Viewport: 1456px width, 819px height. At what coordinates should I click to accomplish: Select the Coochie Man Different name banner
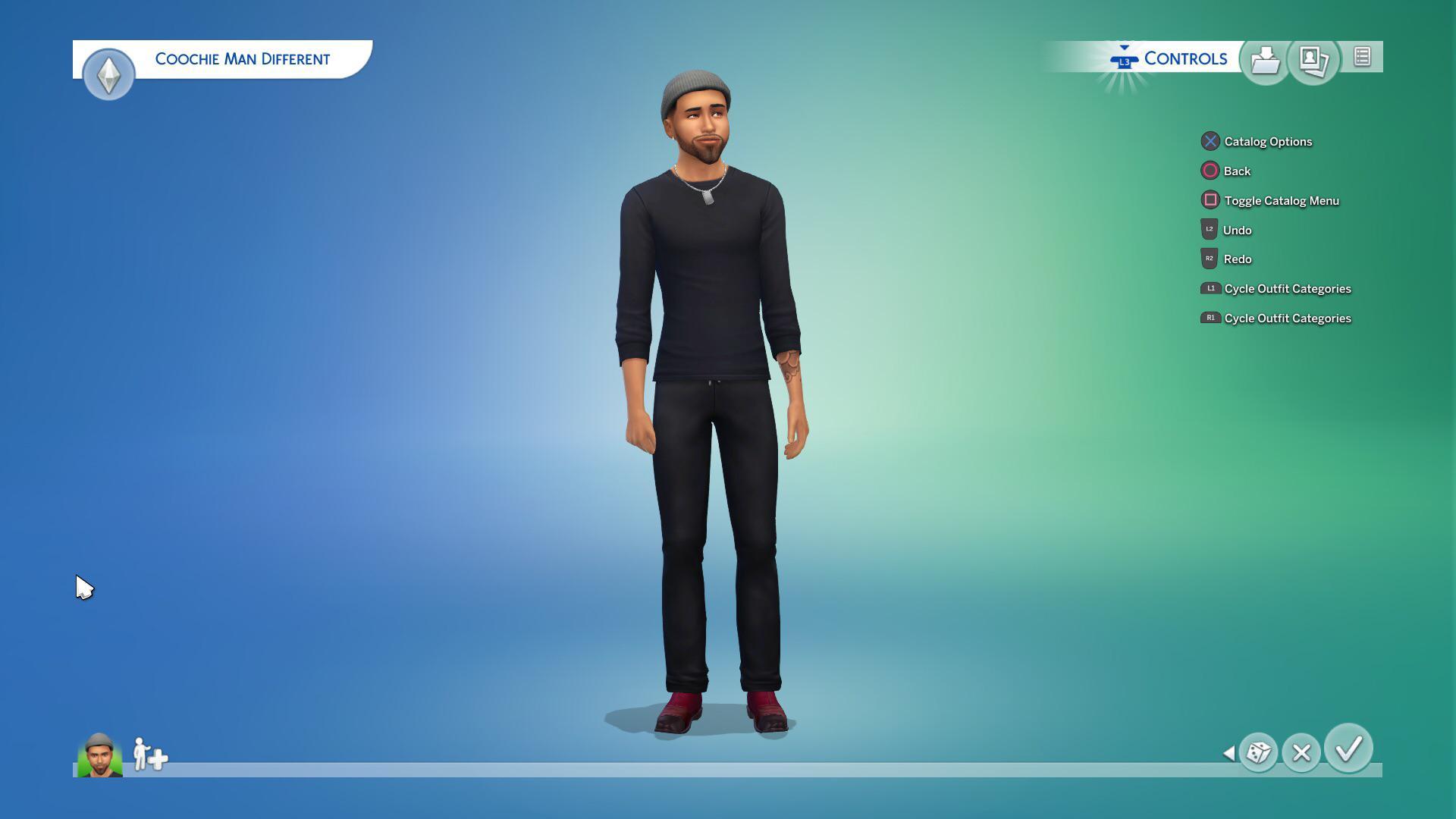[243, 58]
